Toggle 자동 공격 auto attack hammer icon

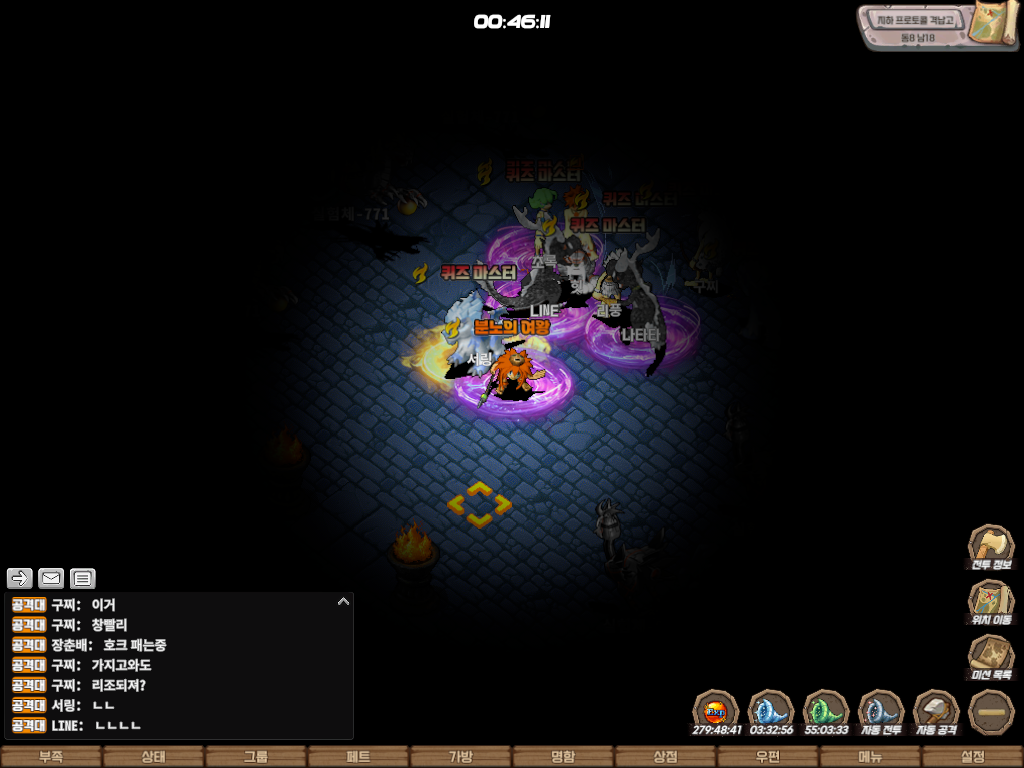tap(937, 711)
